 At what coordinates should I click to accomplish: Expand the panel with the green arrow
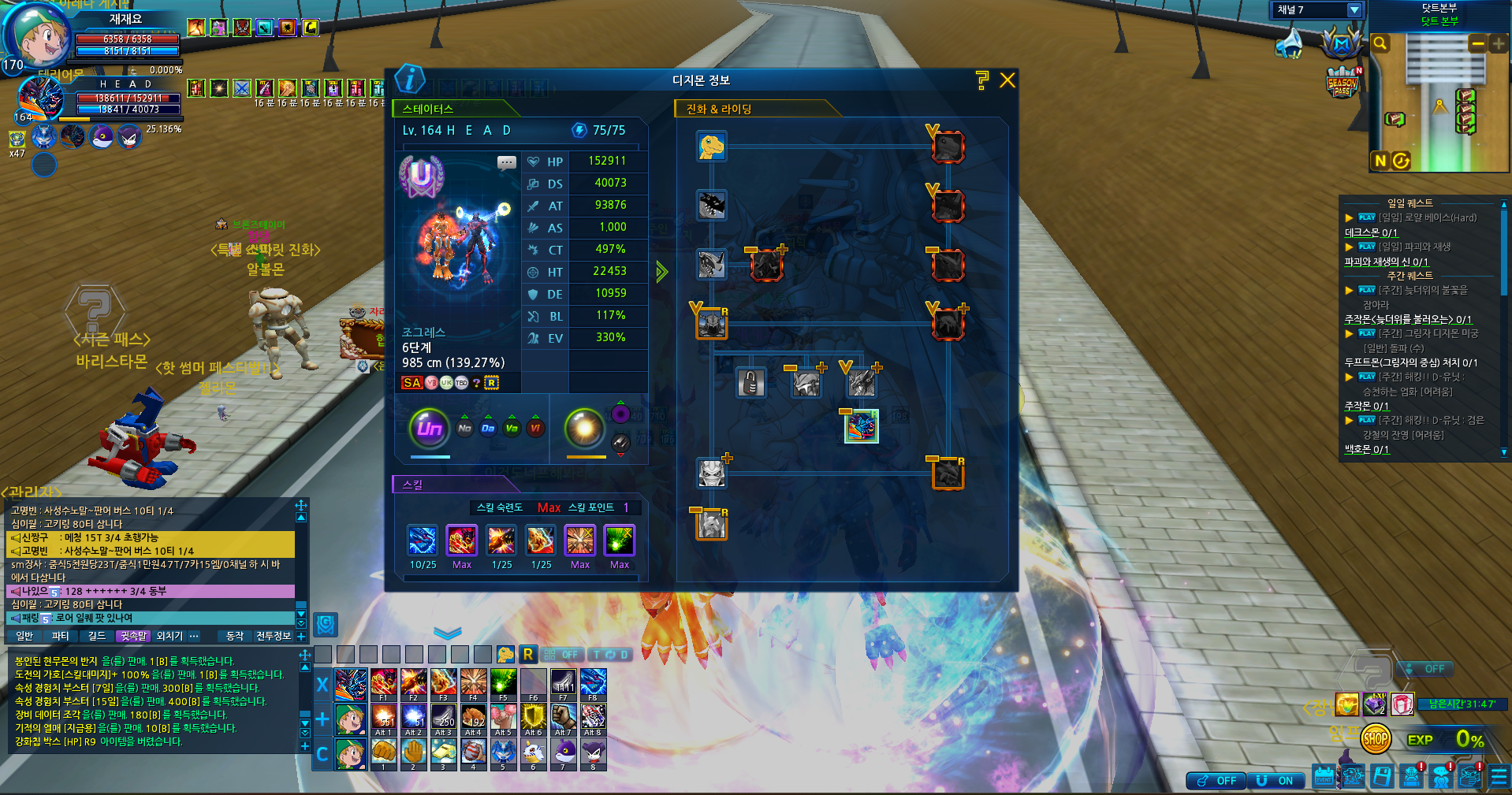(x=662, y=272)
